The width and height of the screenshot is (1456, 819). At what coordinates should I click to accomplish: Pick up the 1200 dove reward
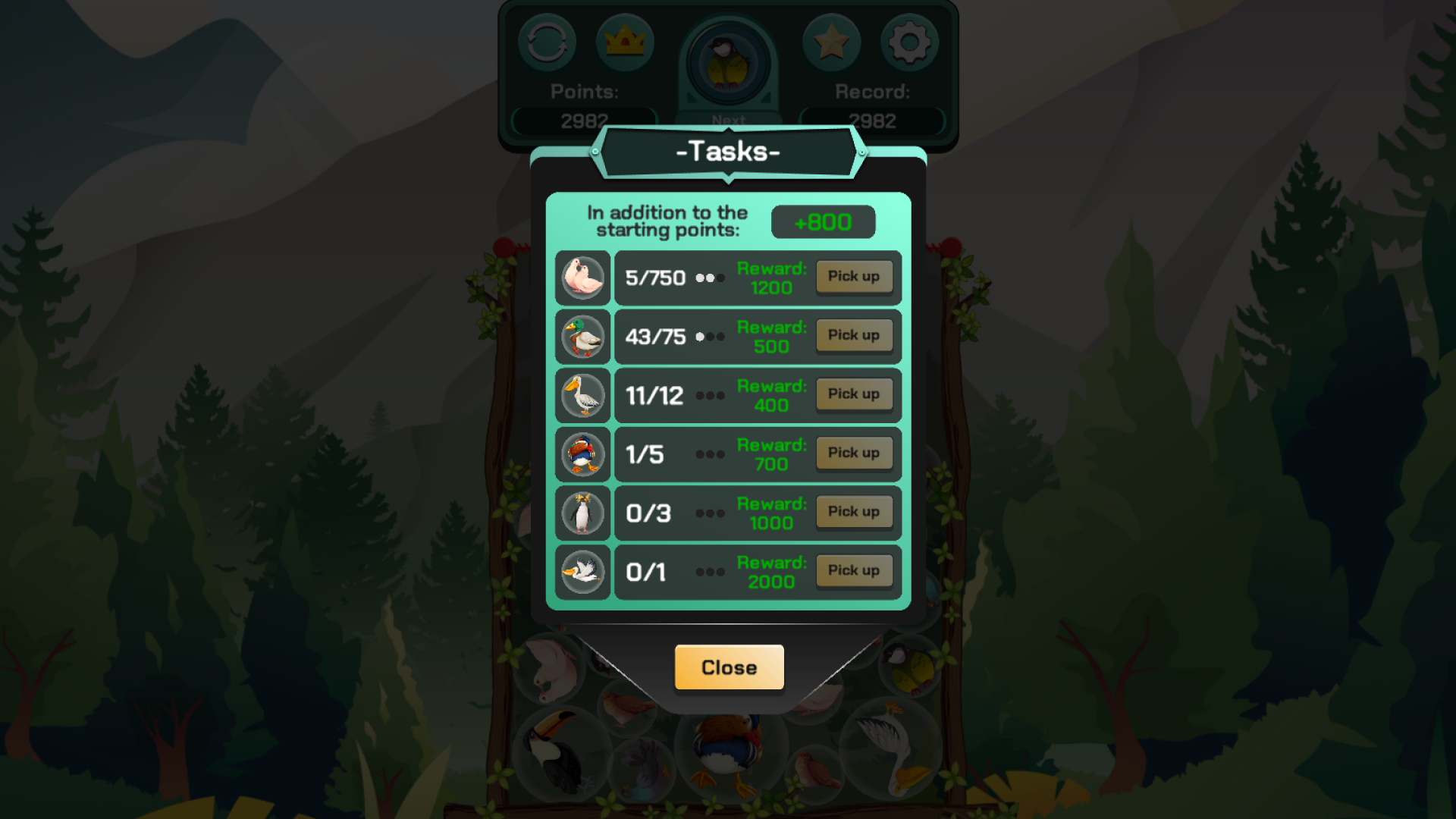(854, 277)
